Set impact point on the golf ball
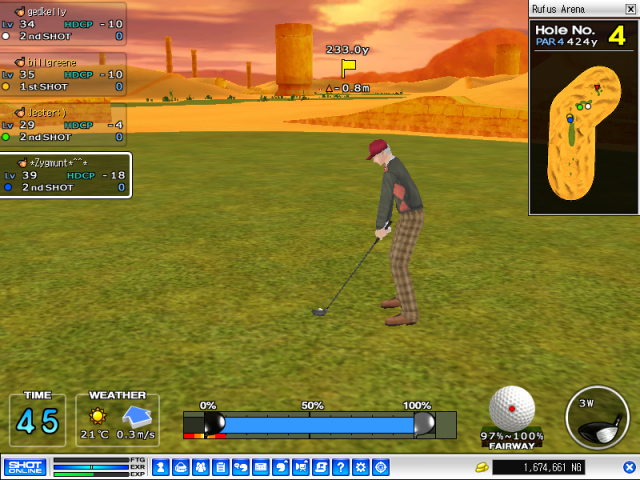 [512, 408]
